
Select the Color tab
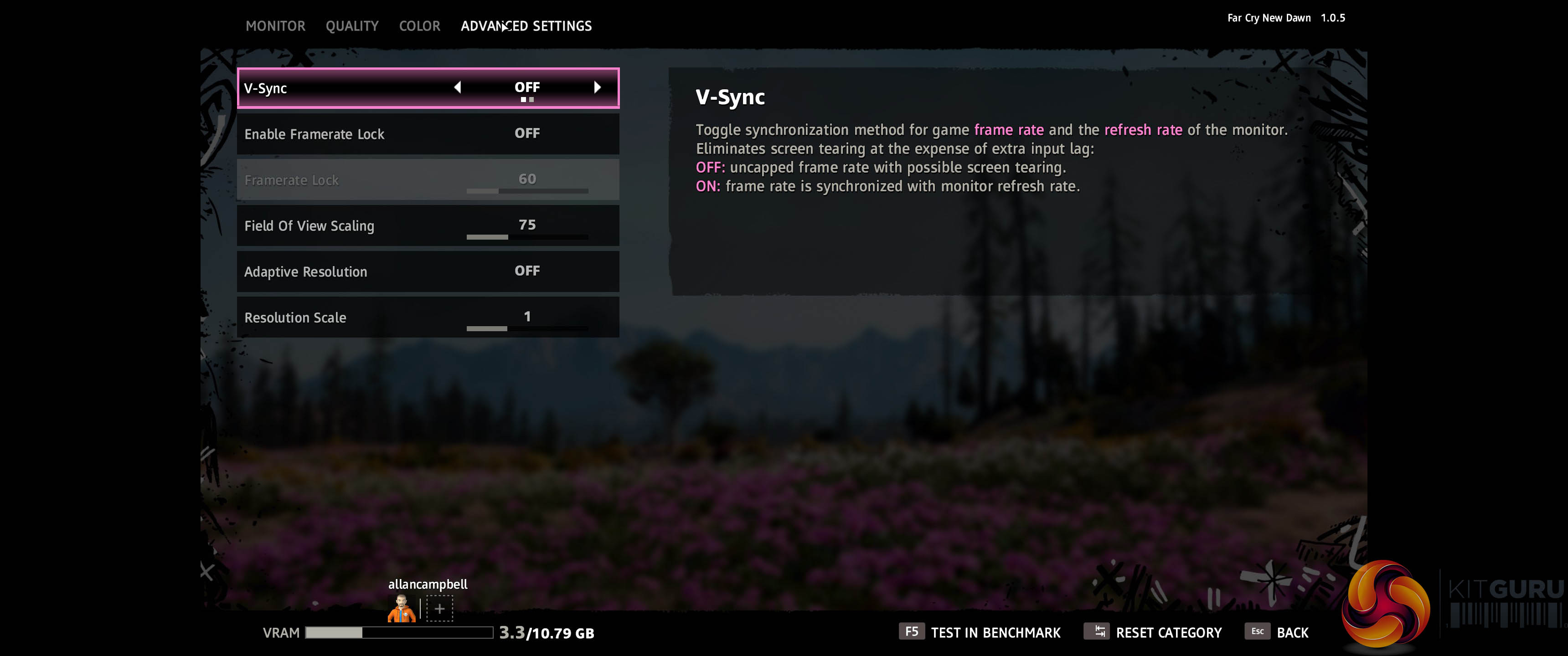coord(419,26)
